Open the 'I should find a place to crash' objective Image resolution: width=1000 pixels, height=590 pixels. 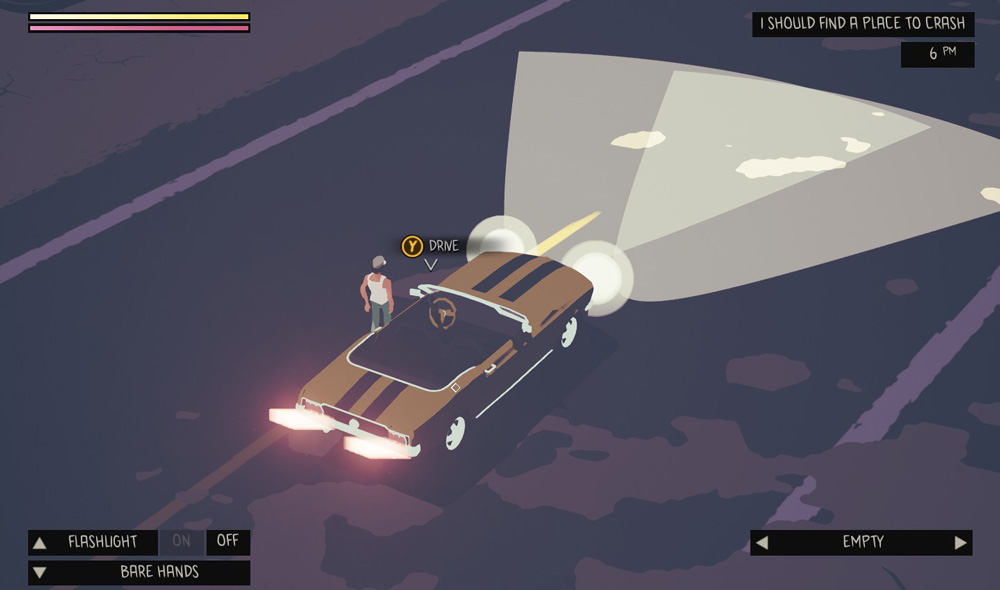click(x=862, y=24)
